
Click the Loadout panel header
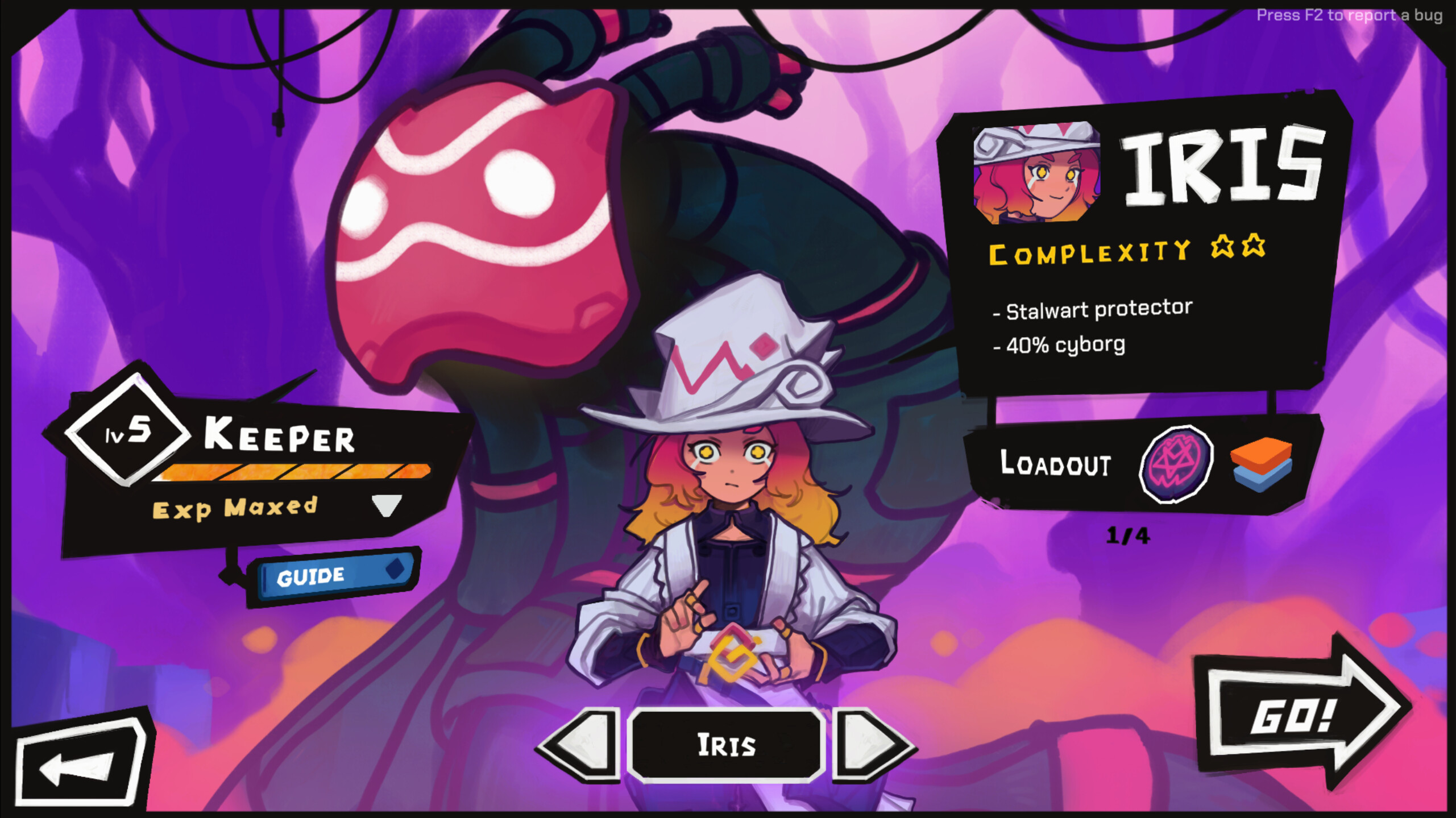click(x=1055, y=464)
